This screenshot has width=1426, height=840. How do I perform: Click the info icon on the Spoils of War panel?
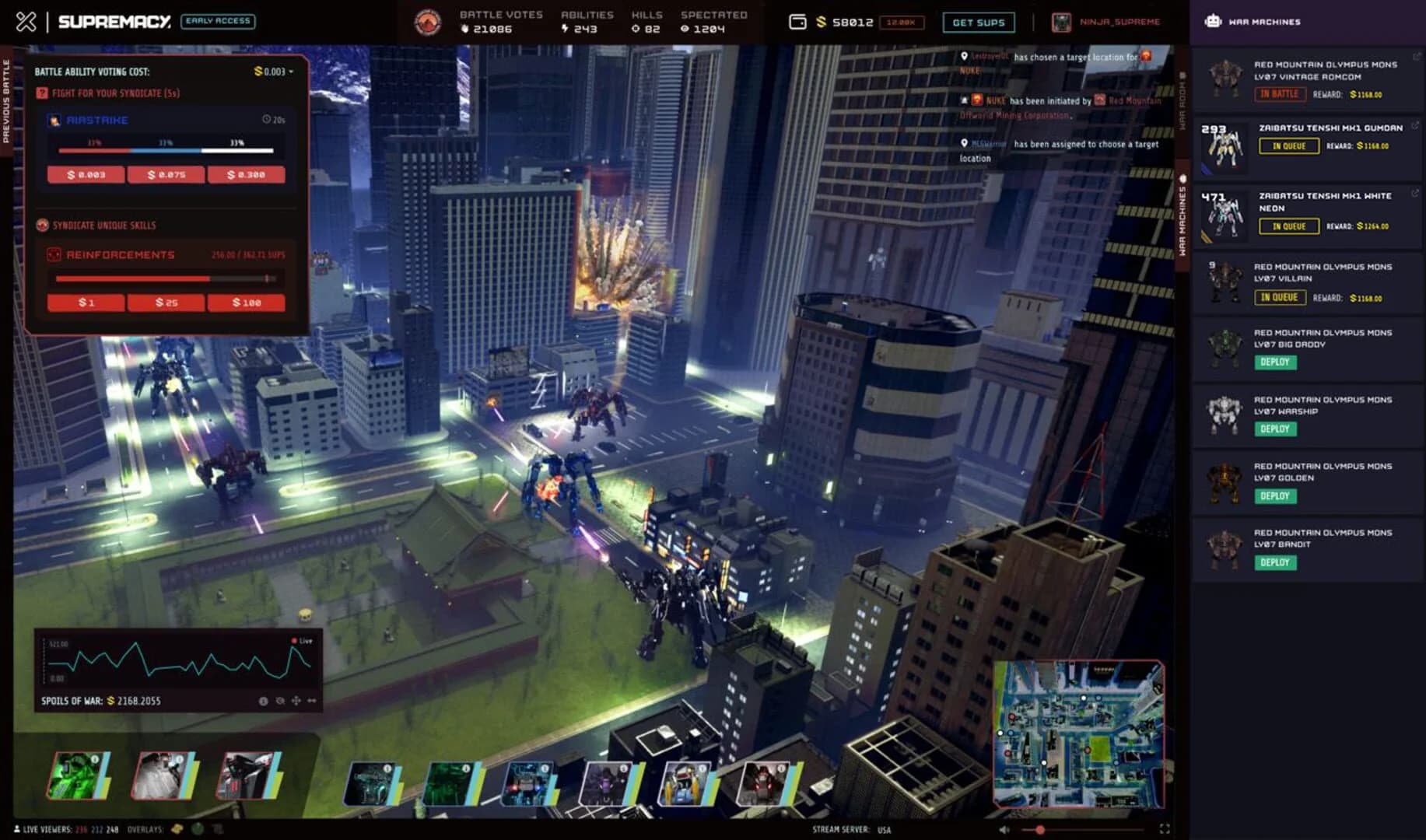tap(264, 701)
